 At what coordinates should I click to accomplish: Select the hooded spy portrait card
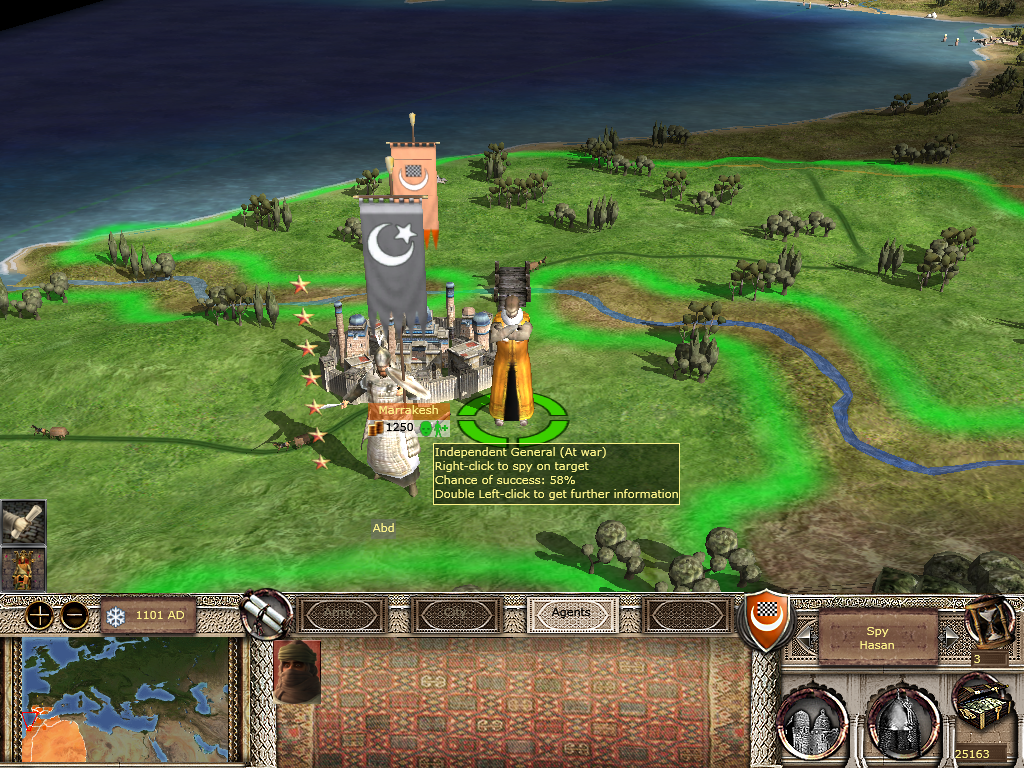pos(297,671)
